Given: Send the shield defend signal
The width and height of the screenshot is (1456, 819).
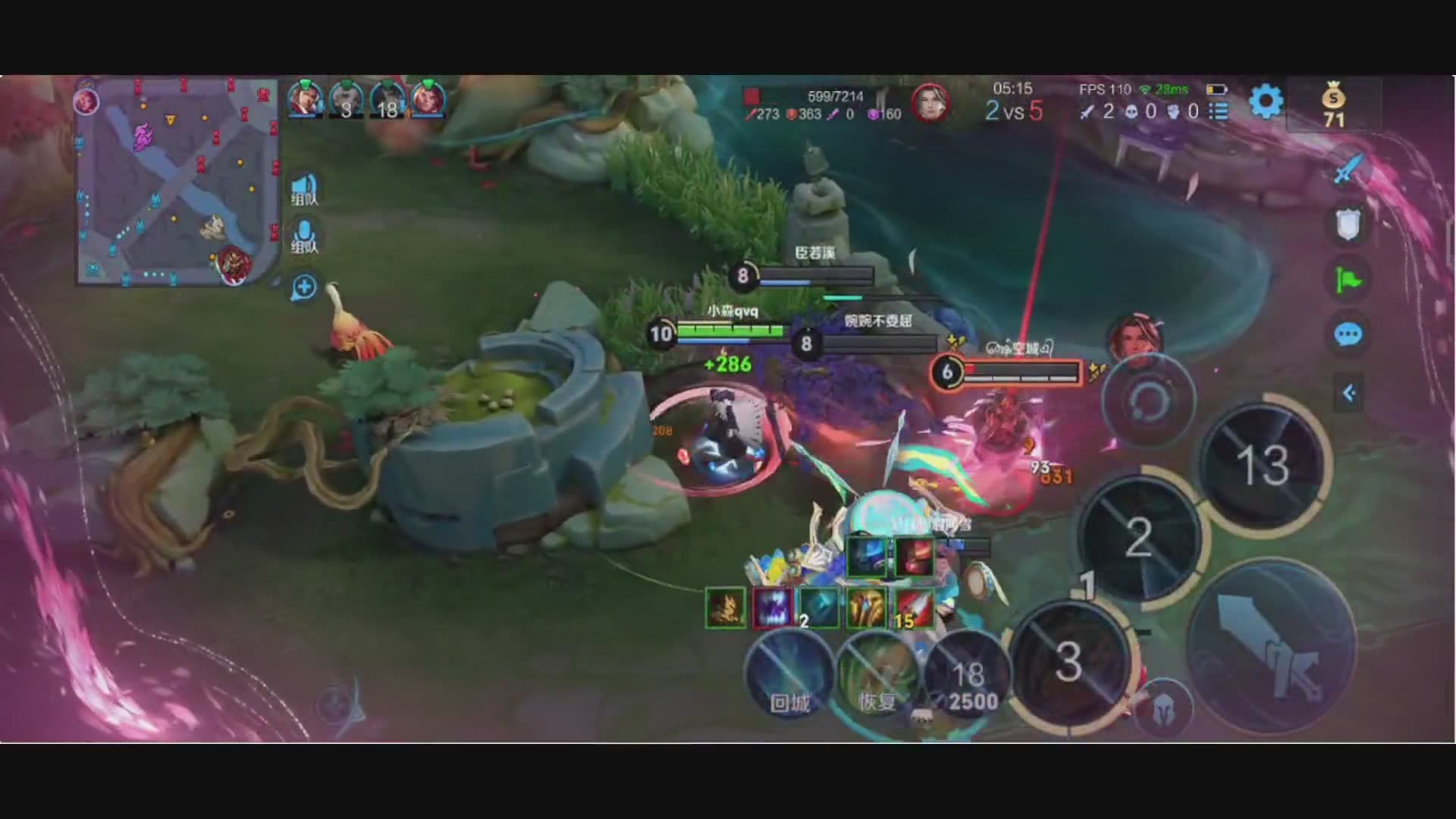Looking at the screenshot, I should pos(1348,224).
